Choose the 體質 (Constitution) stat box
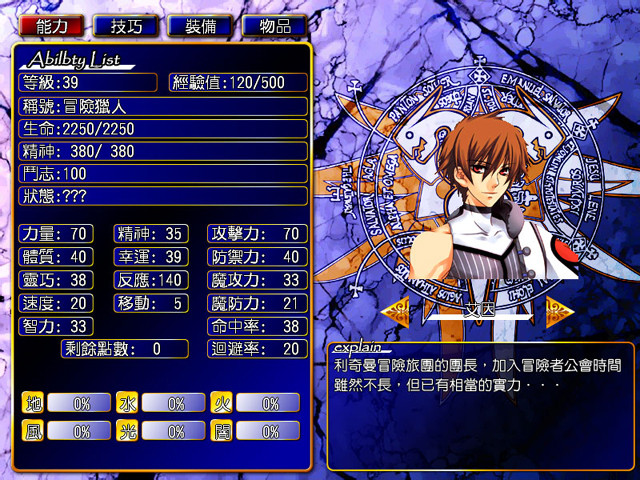640x480 pixels. 56,256
